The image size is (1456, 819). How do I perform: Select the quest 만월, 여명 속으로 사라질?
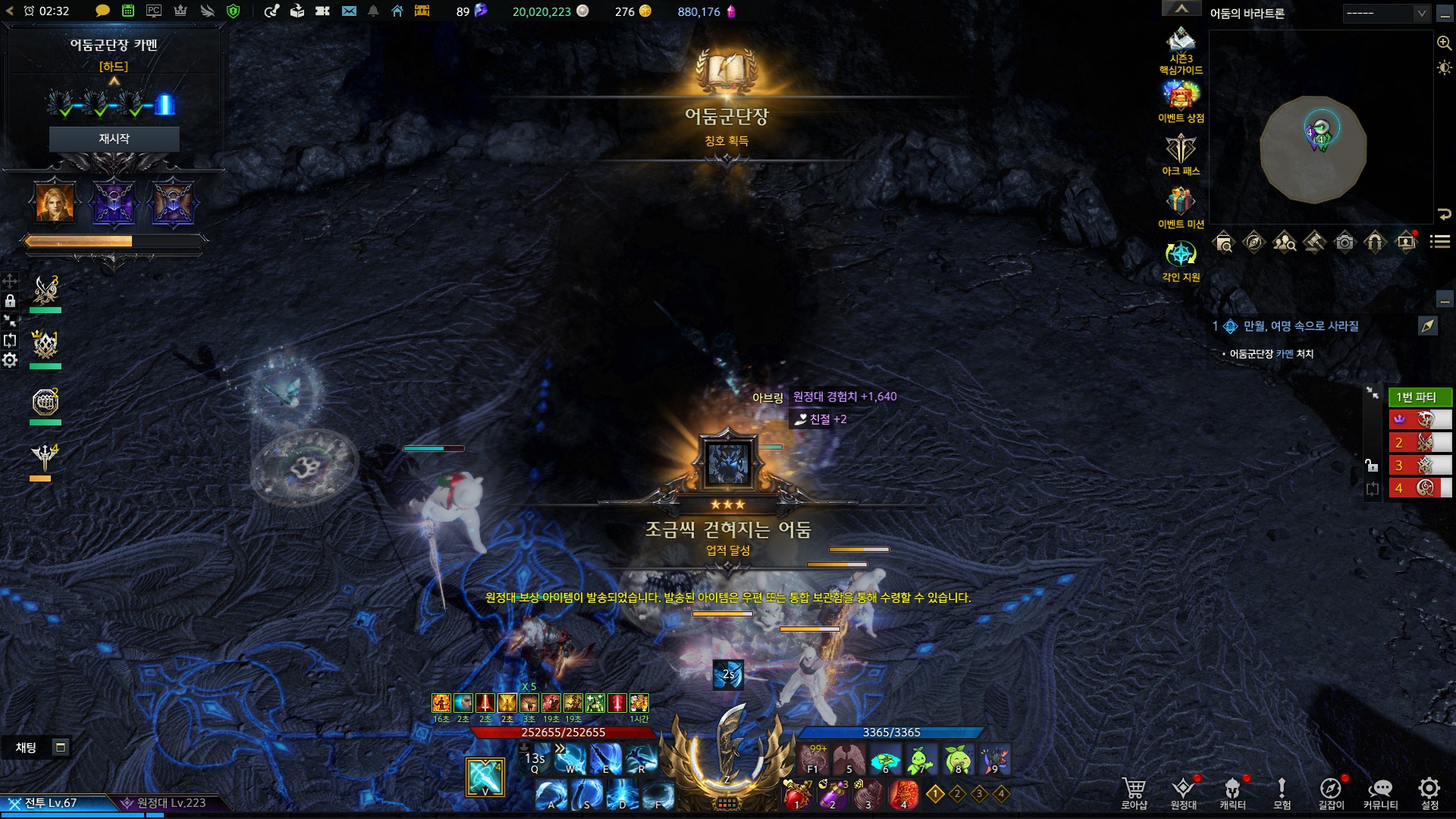(1301, 326)
